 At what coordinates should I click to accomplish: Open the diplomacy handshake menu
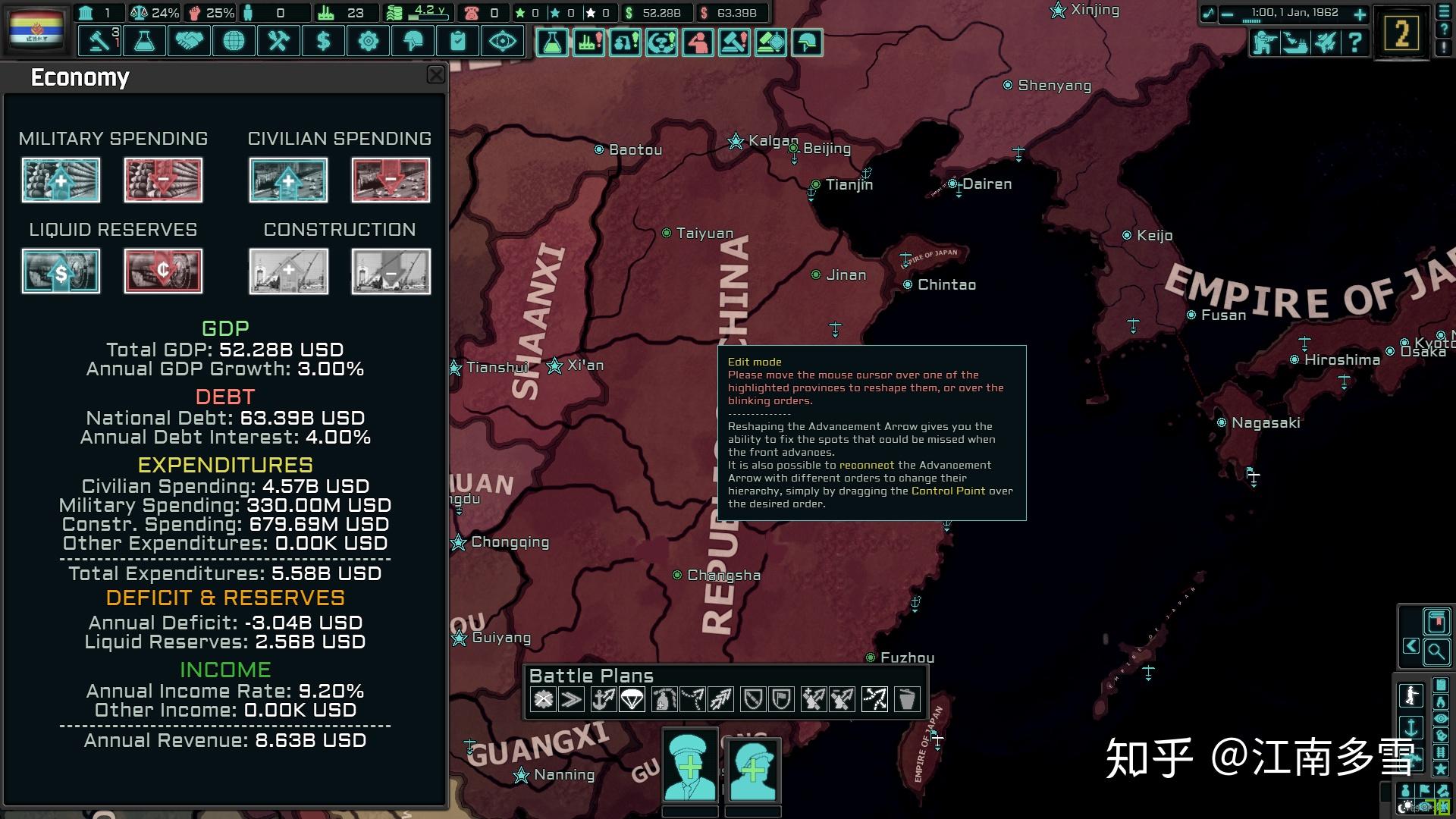pos(189,41)
